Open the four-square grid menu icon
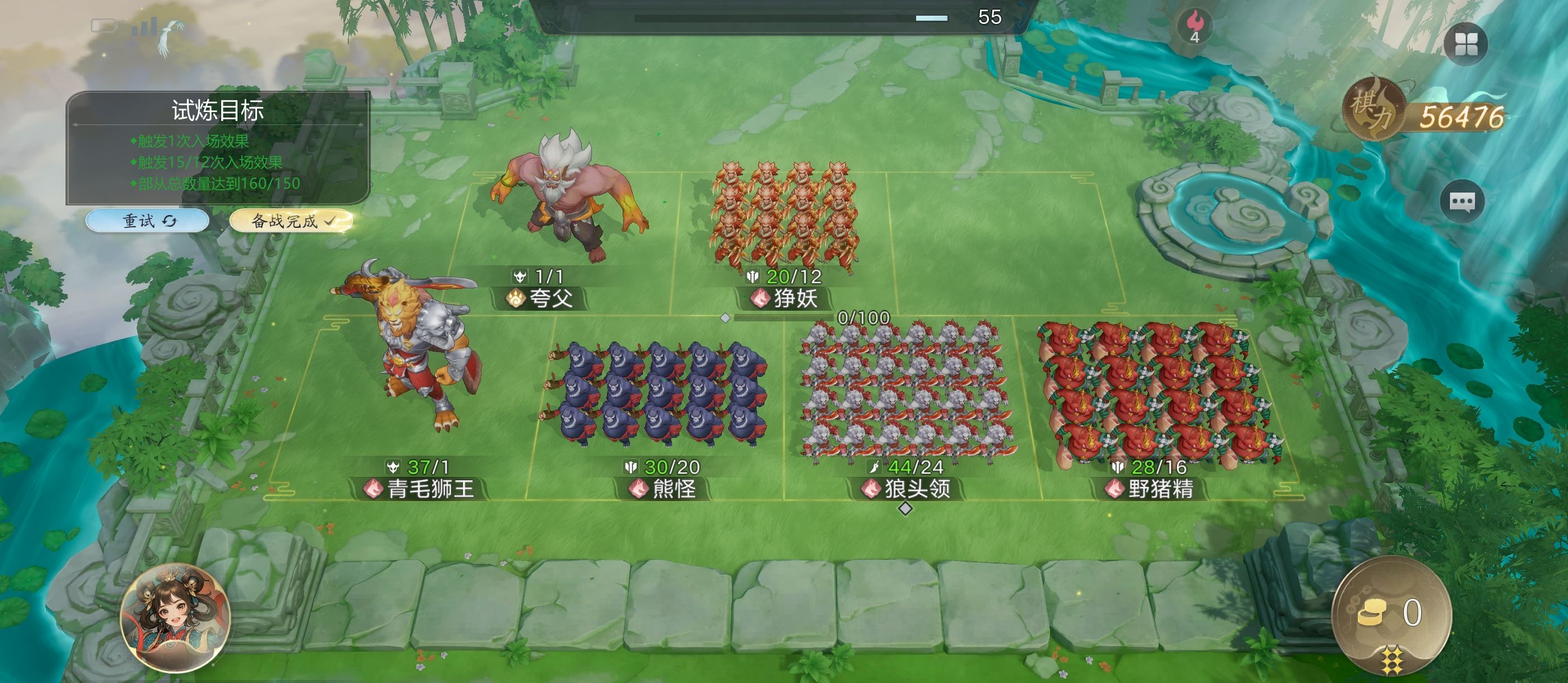 [x=1465, y=44]
